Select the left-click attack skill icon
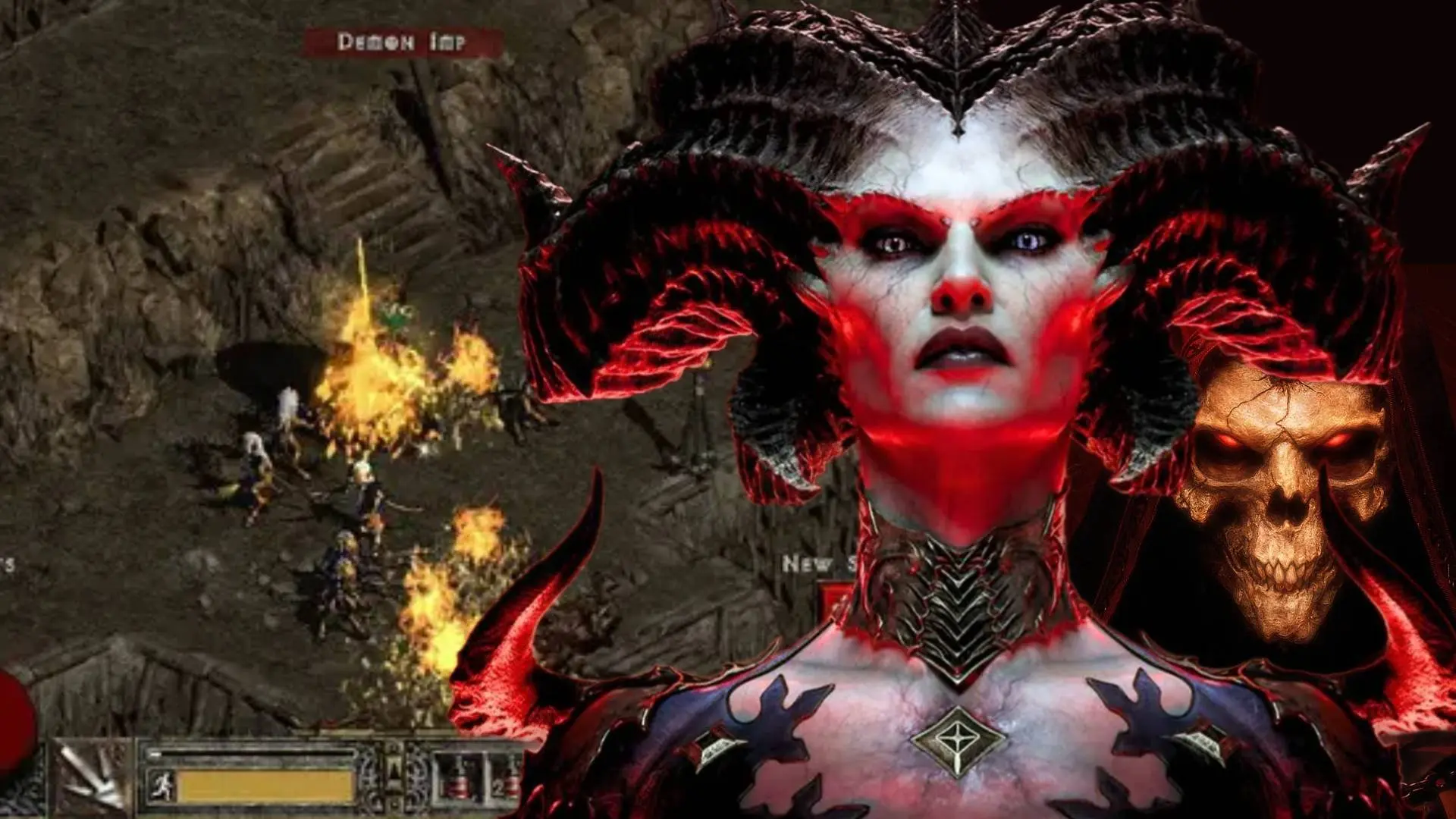This screenshot has width=1456, height=819. (93, 778)
